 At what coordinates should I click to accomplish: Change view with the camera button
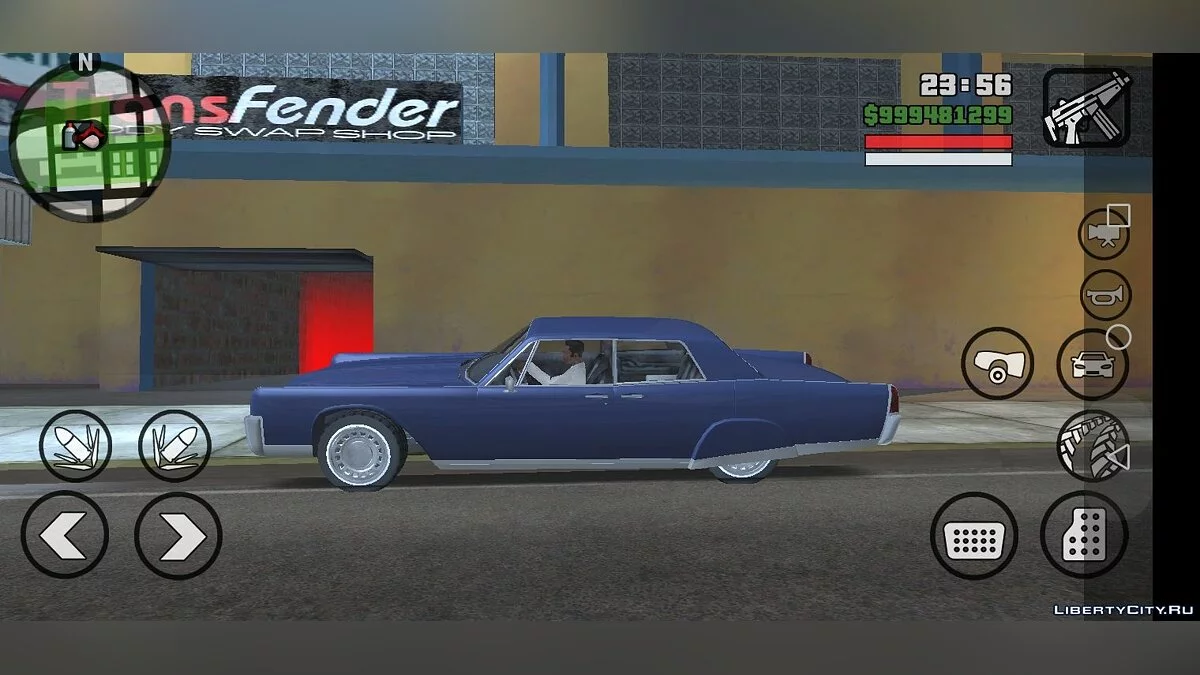click(x=1104, y=234)
